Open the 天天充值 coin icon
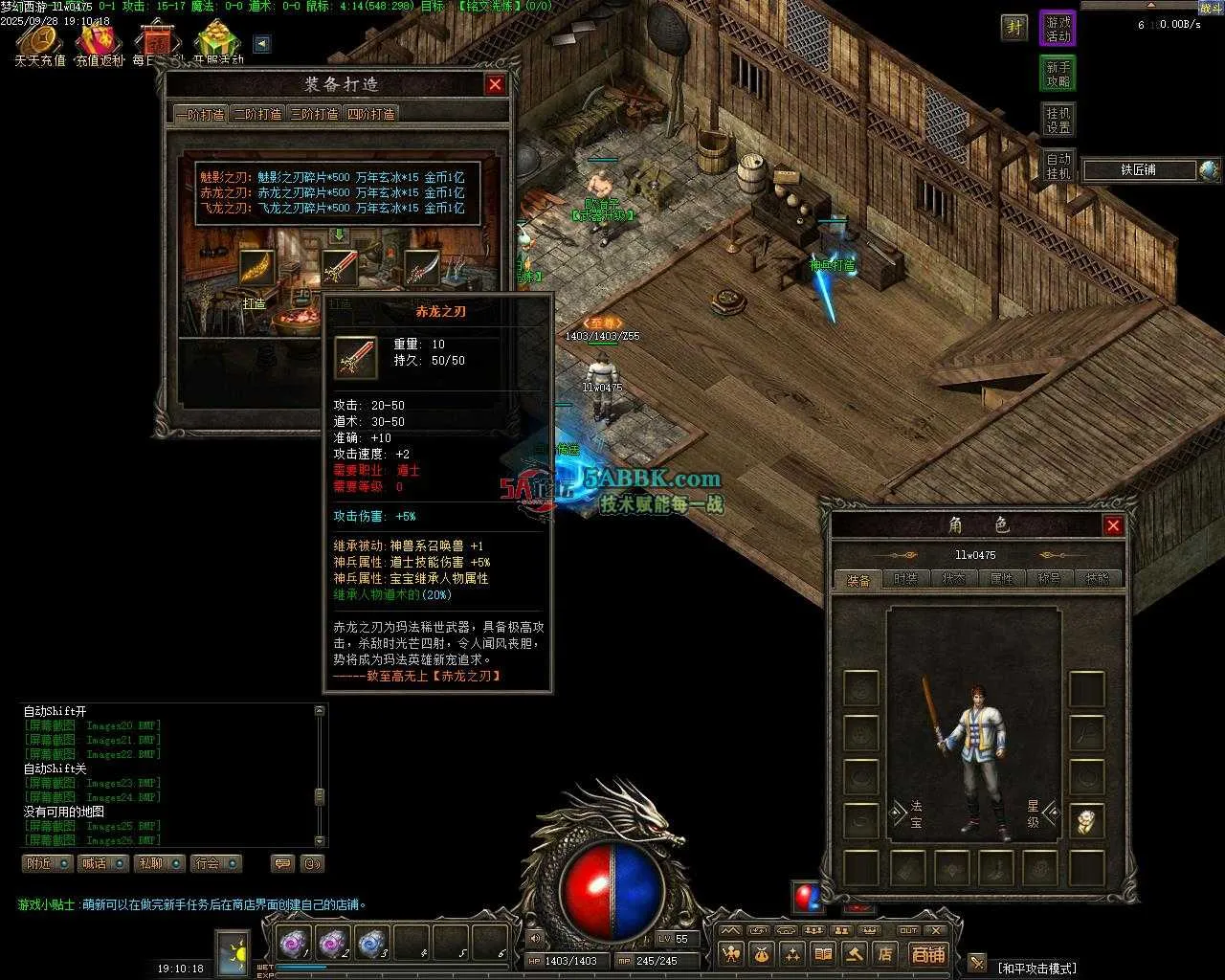 39,42
